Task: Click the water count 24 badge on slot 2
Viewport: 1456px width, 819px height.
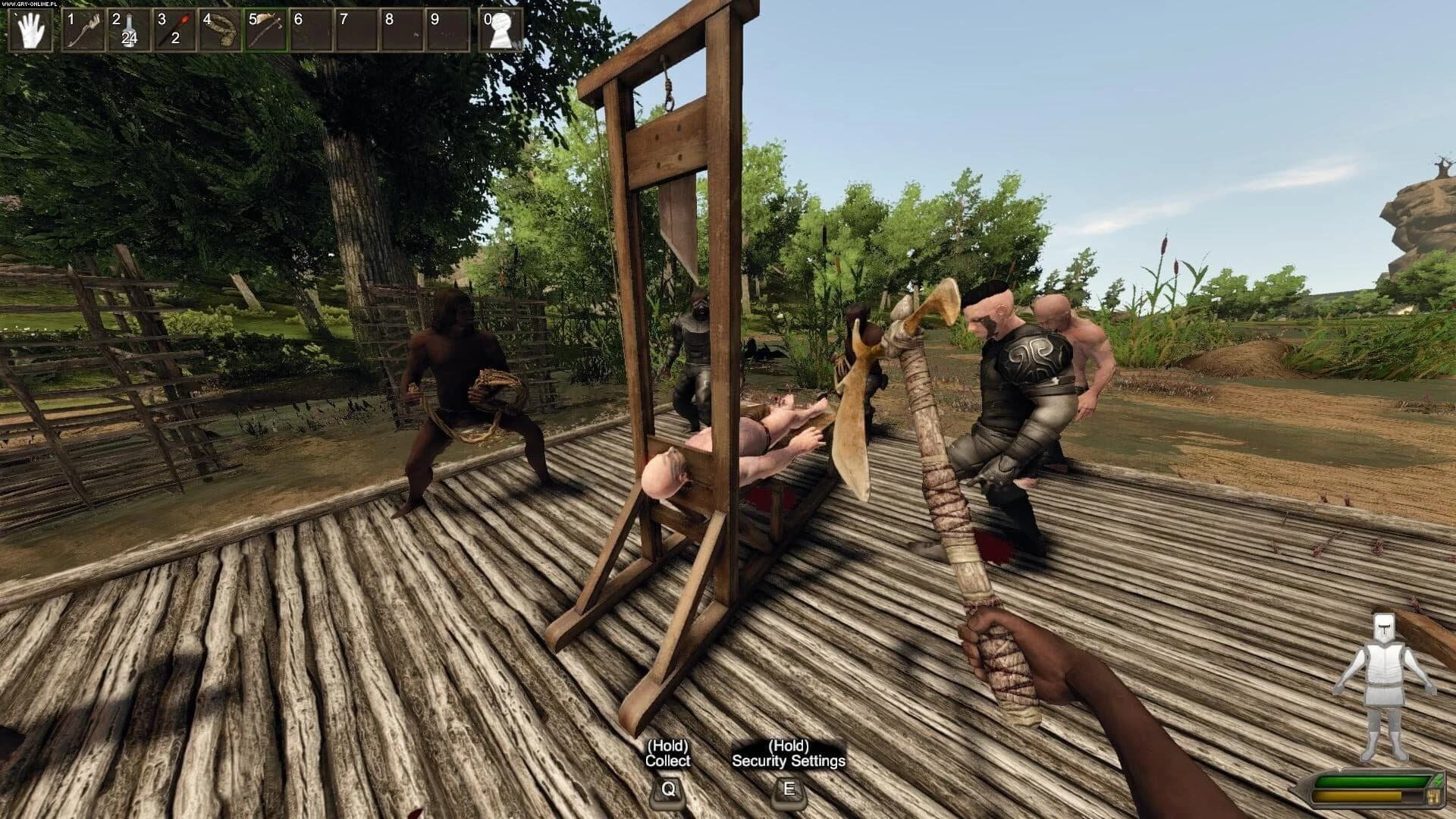Action: [130, 37]
